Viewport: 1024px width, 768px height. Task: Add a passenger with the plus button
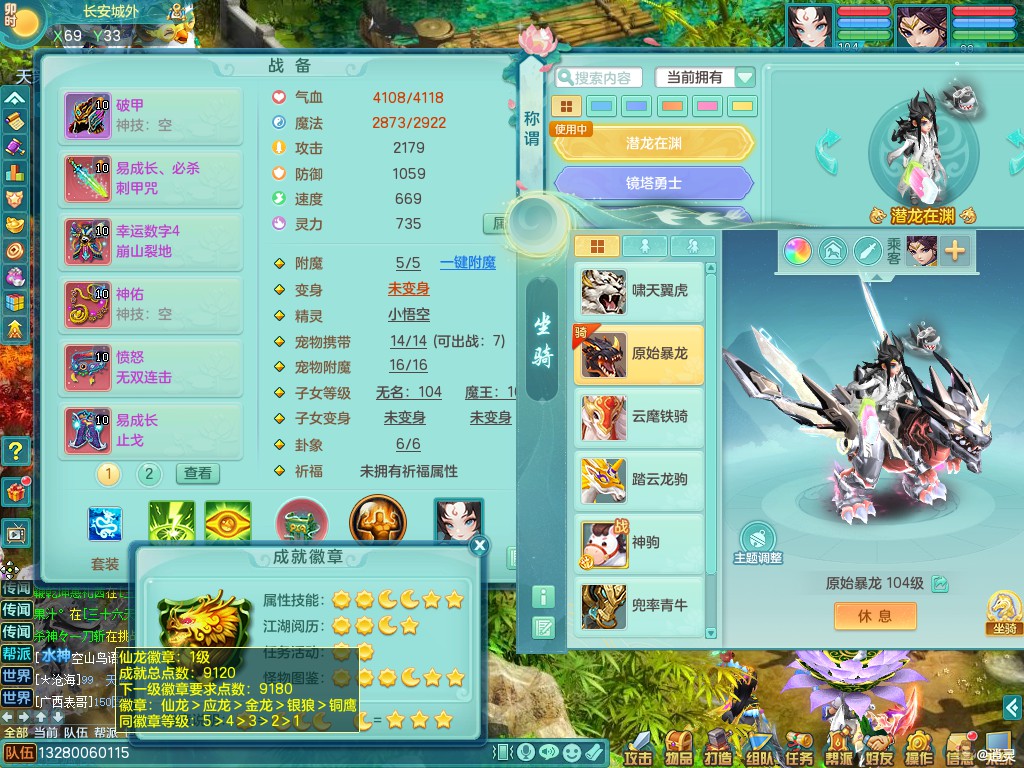coord(955,250)
